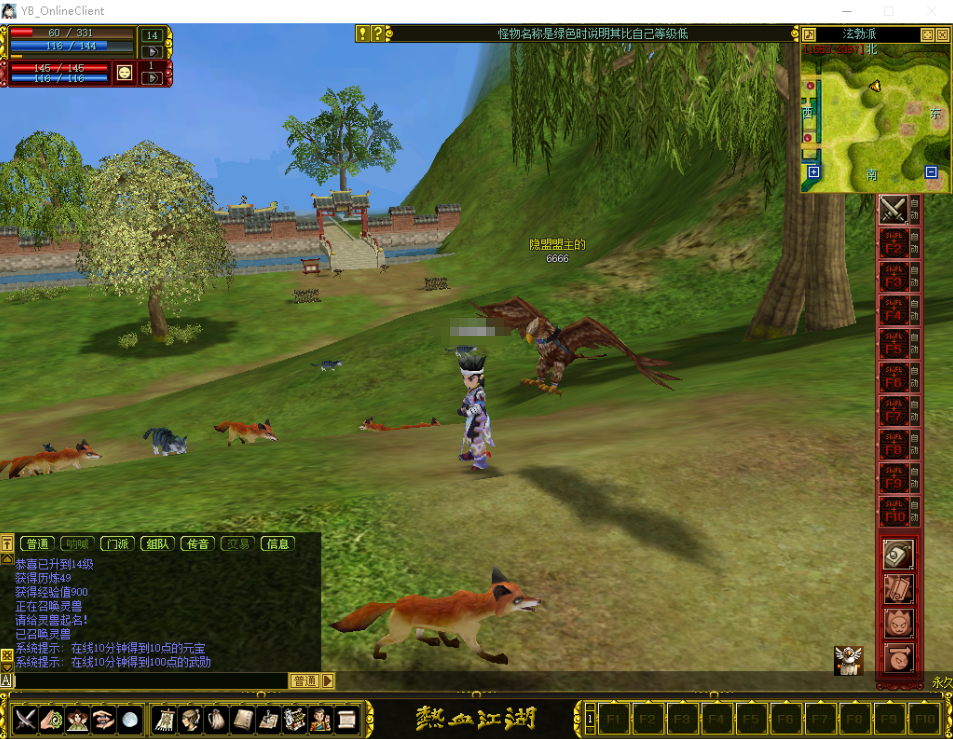
Task: Select the 门派 chat channel tab
Action: click(x=117, y=544)
